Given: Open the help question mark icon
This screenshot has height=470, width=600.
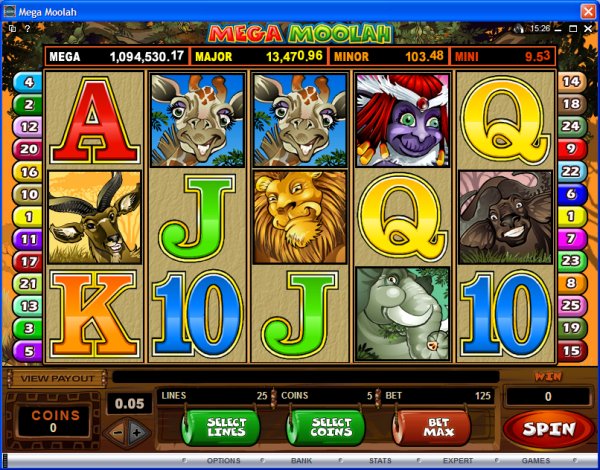Looking at the screenshot, I should tap(28, 30).
